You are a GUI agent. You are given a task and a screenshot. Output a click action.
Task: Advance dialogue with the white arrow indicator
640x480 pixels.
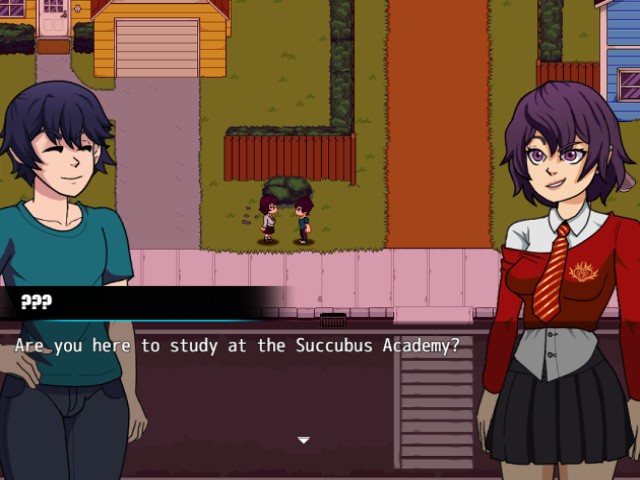tap(304, 440)
